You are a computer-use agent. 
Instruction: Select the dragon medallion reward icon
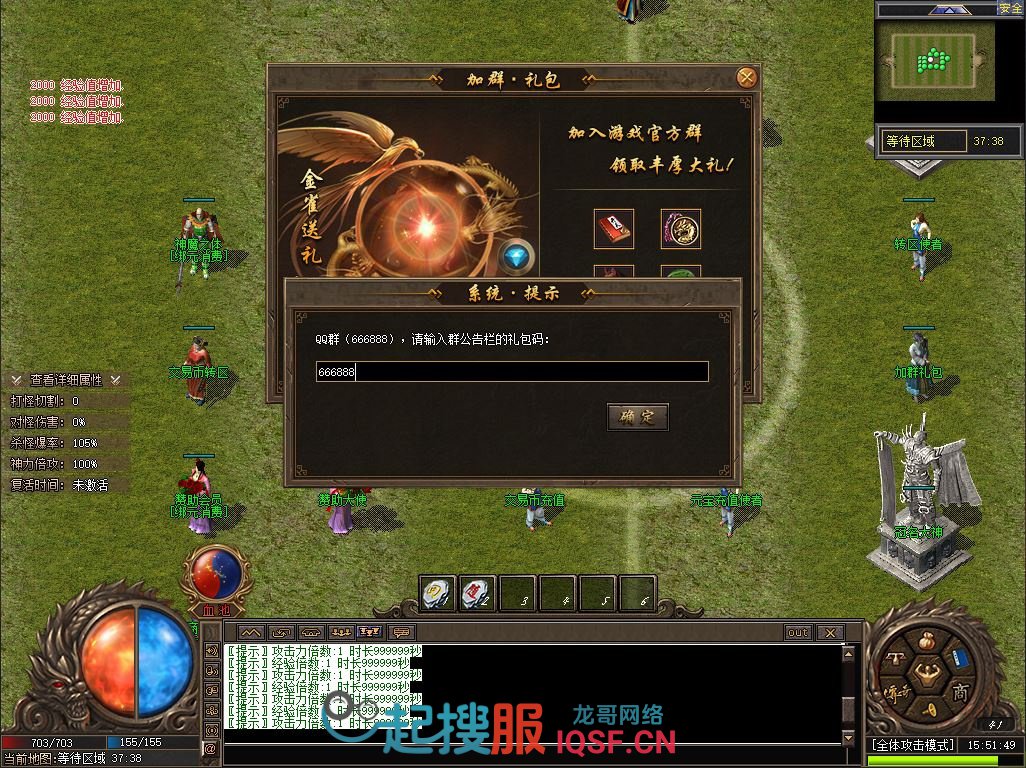(x=680, y=229)
